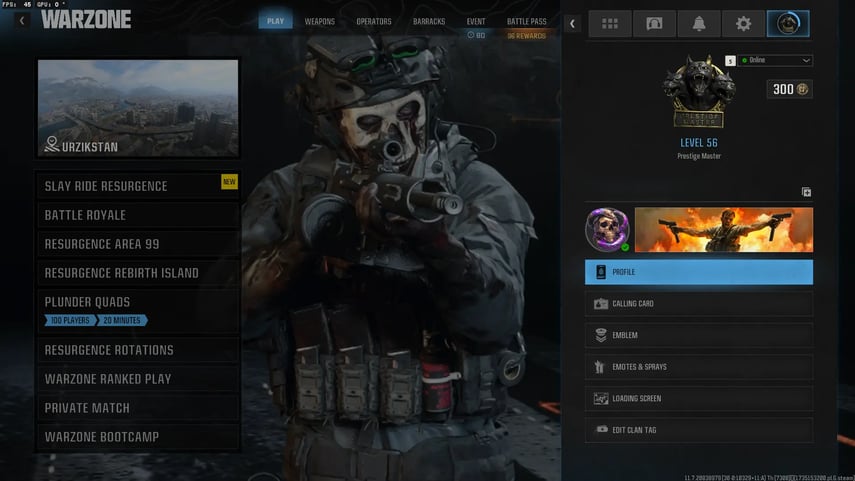This screenshot has width=855, height=481.
Task: Open the Battle Pass tab
Action: pyautogui.click(x=526, y=21)
